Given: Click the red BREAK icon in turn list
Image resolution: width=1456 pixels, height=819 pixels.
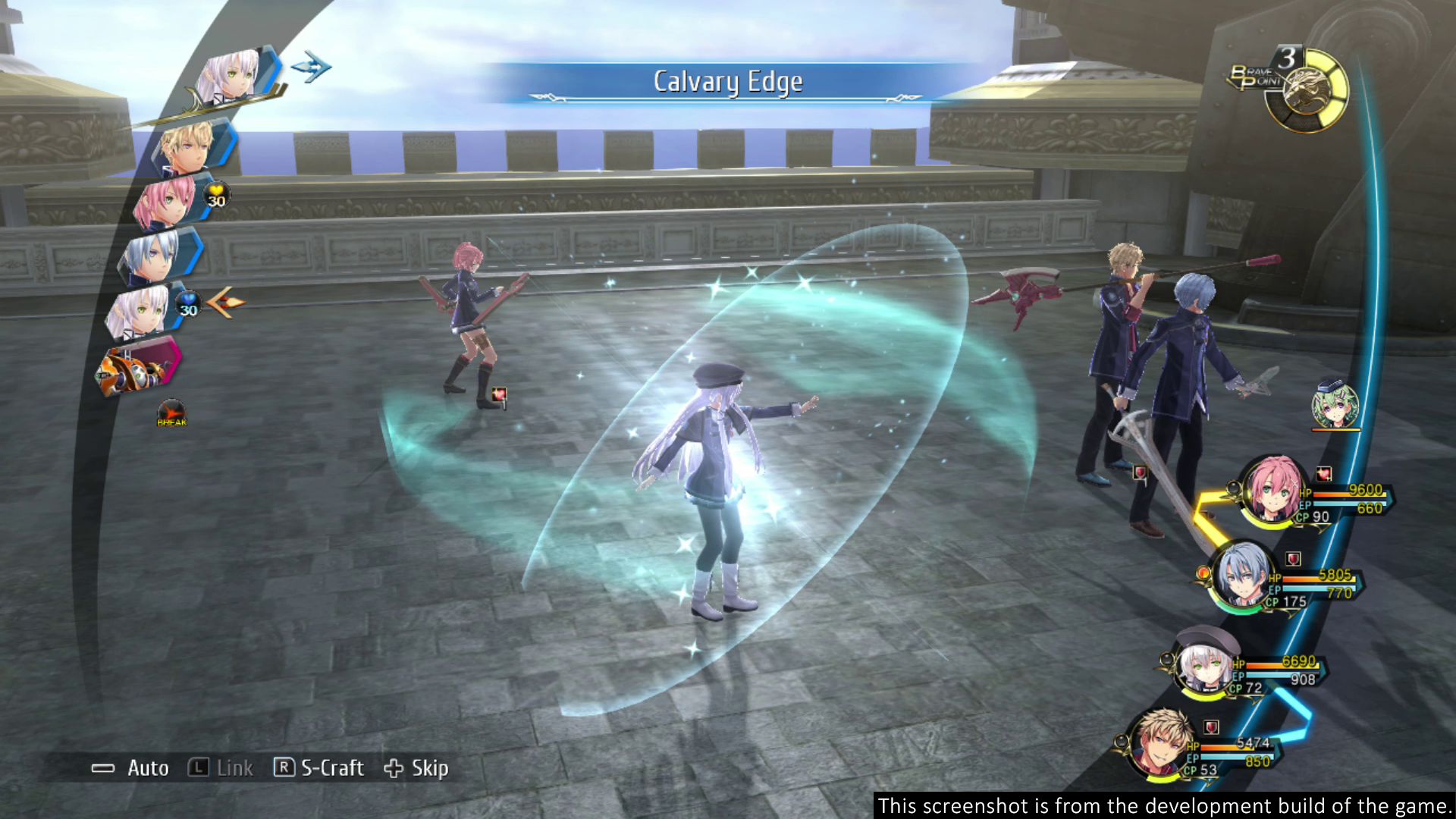Looking at the screenshot, I should (x=171, y=414).
